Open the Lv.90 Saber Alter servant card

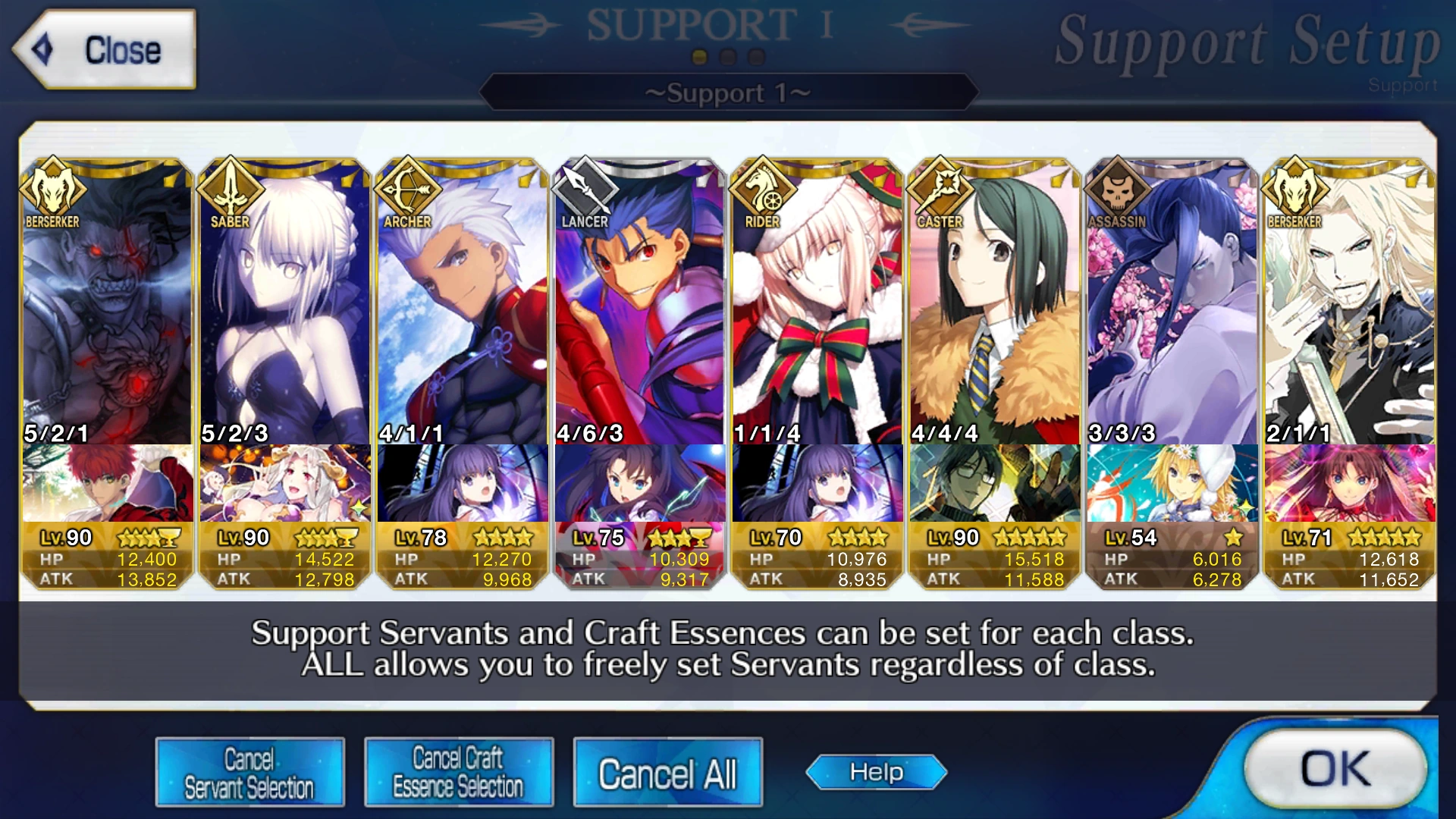(284, 303)
